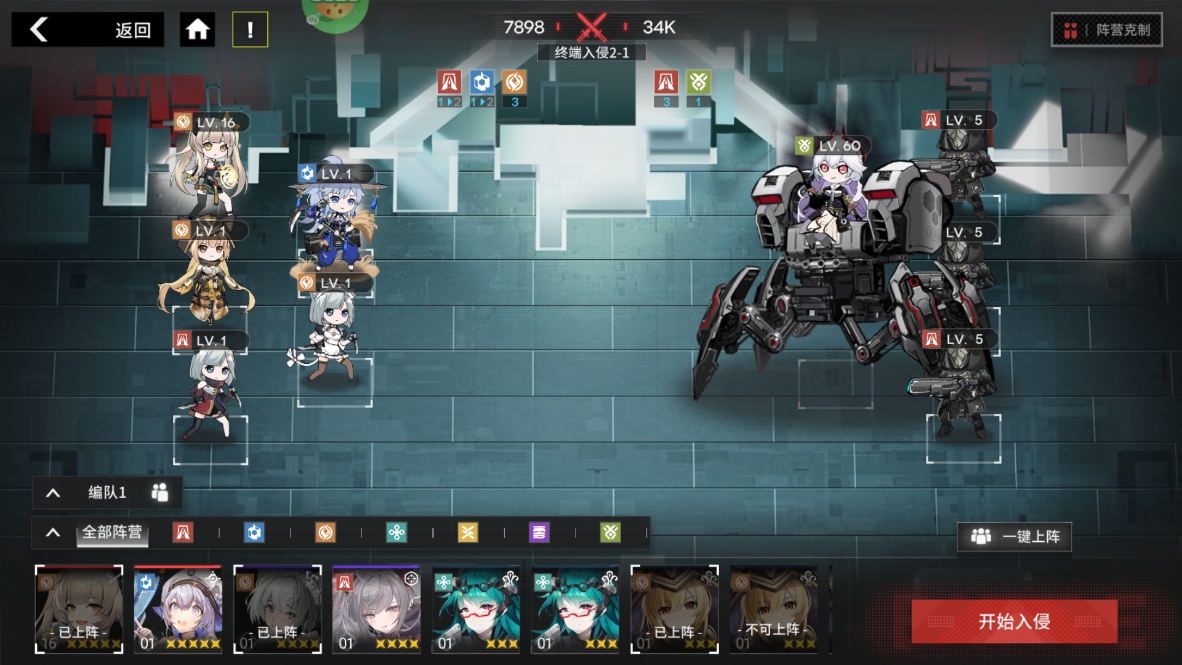Filter by the blue faction icon tab

pyautogui.click(x=254, y=533)
